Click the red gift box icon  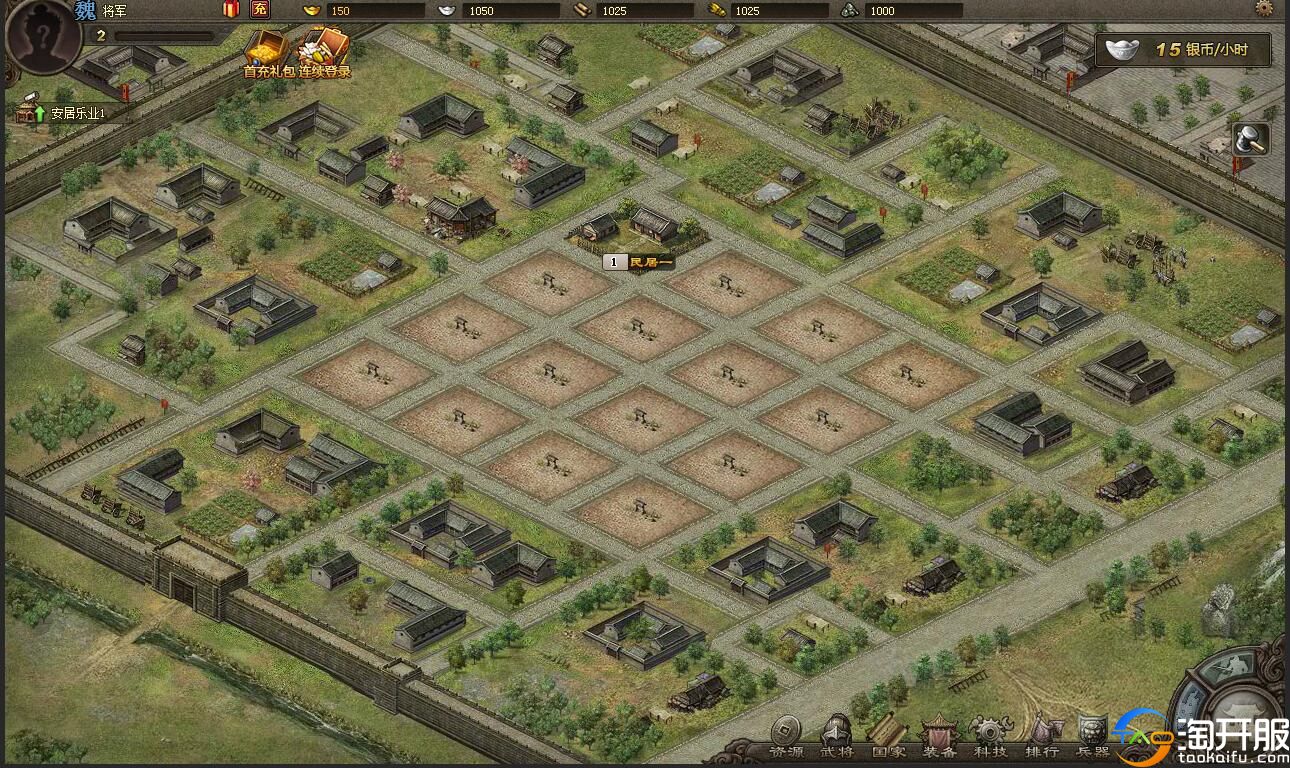click(x=231, y=10)
